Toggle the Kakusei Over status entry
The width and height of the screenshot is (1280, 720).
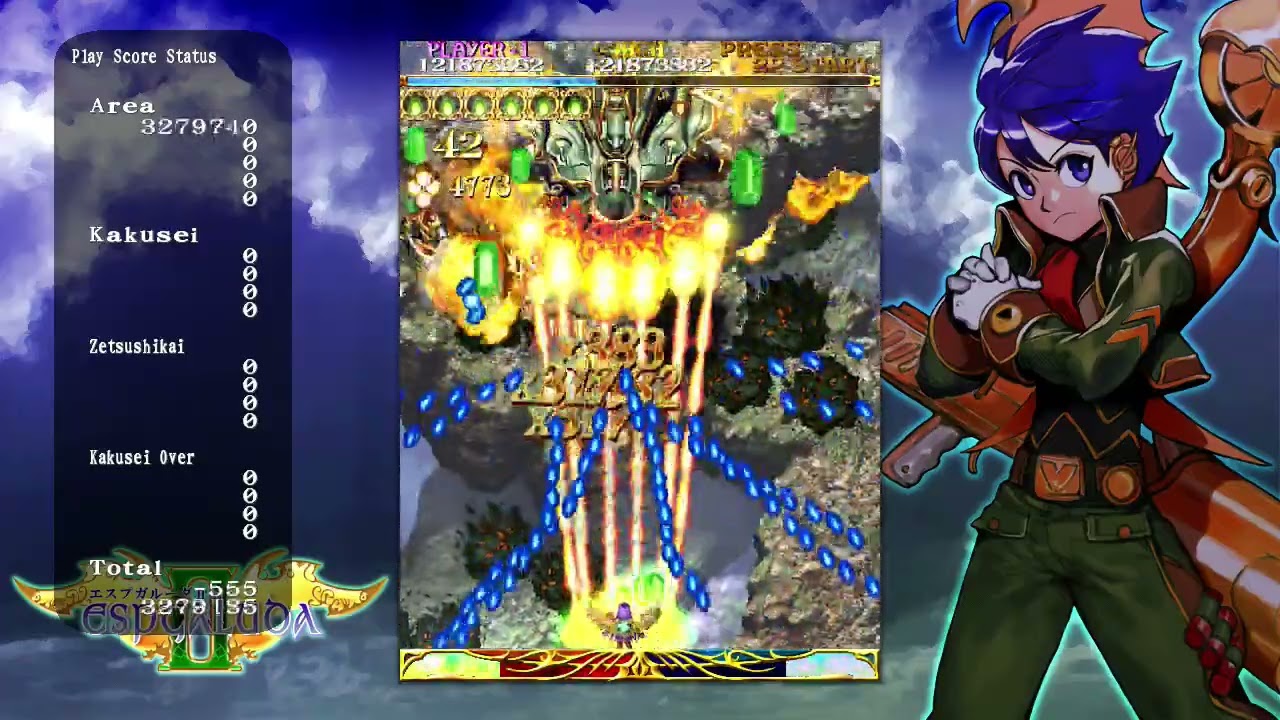click(x=141, y=457)
